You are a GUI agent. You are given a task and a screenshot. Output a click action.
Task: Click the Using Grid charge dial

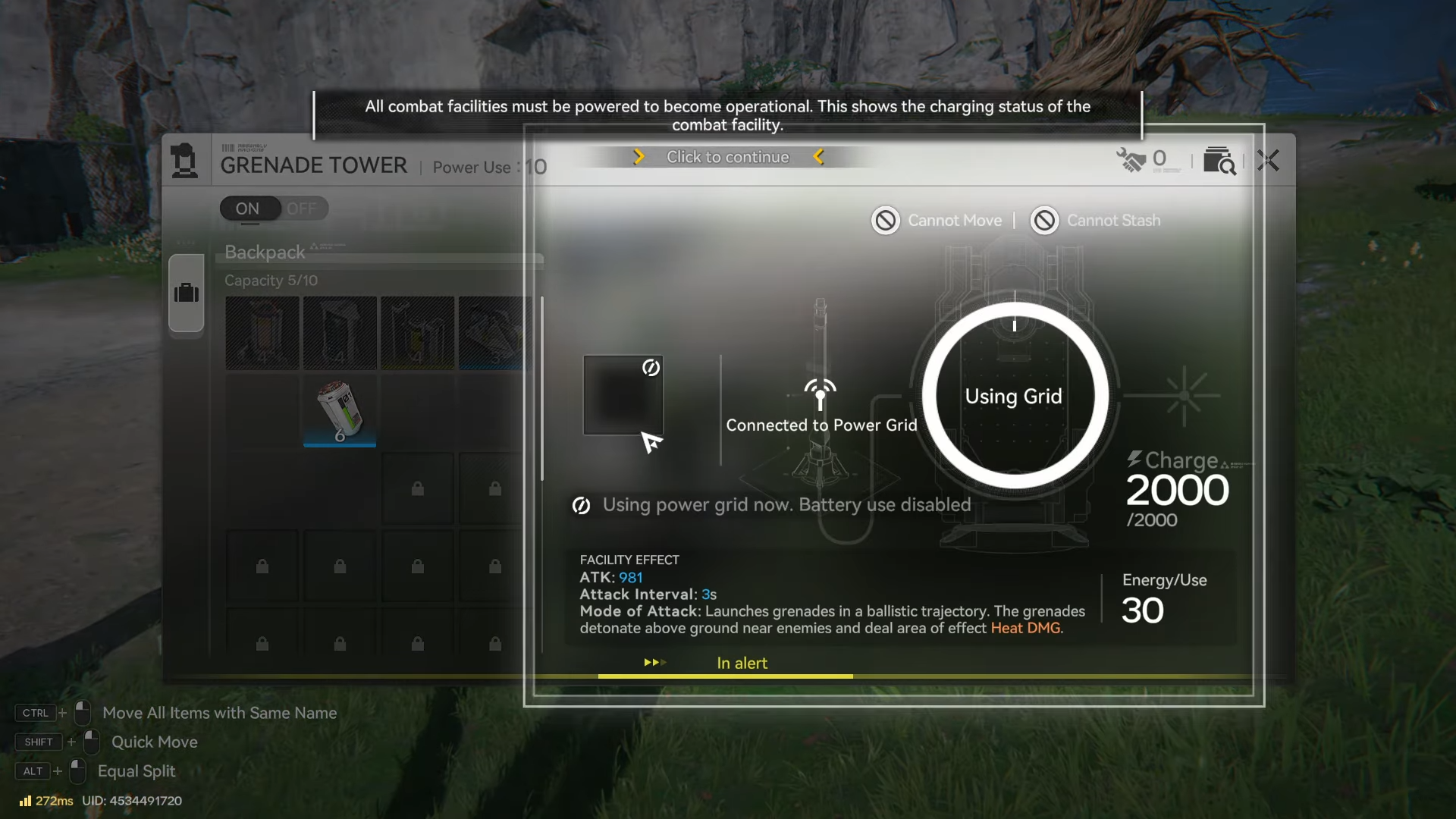[x=1014, y=396]
